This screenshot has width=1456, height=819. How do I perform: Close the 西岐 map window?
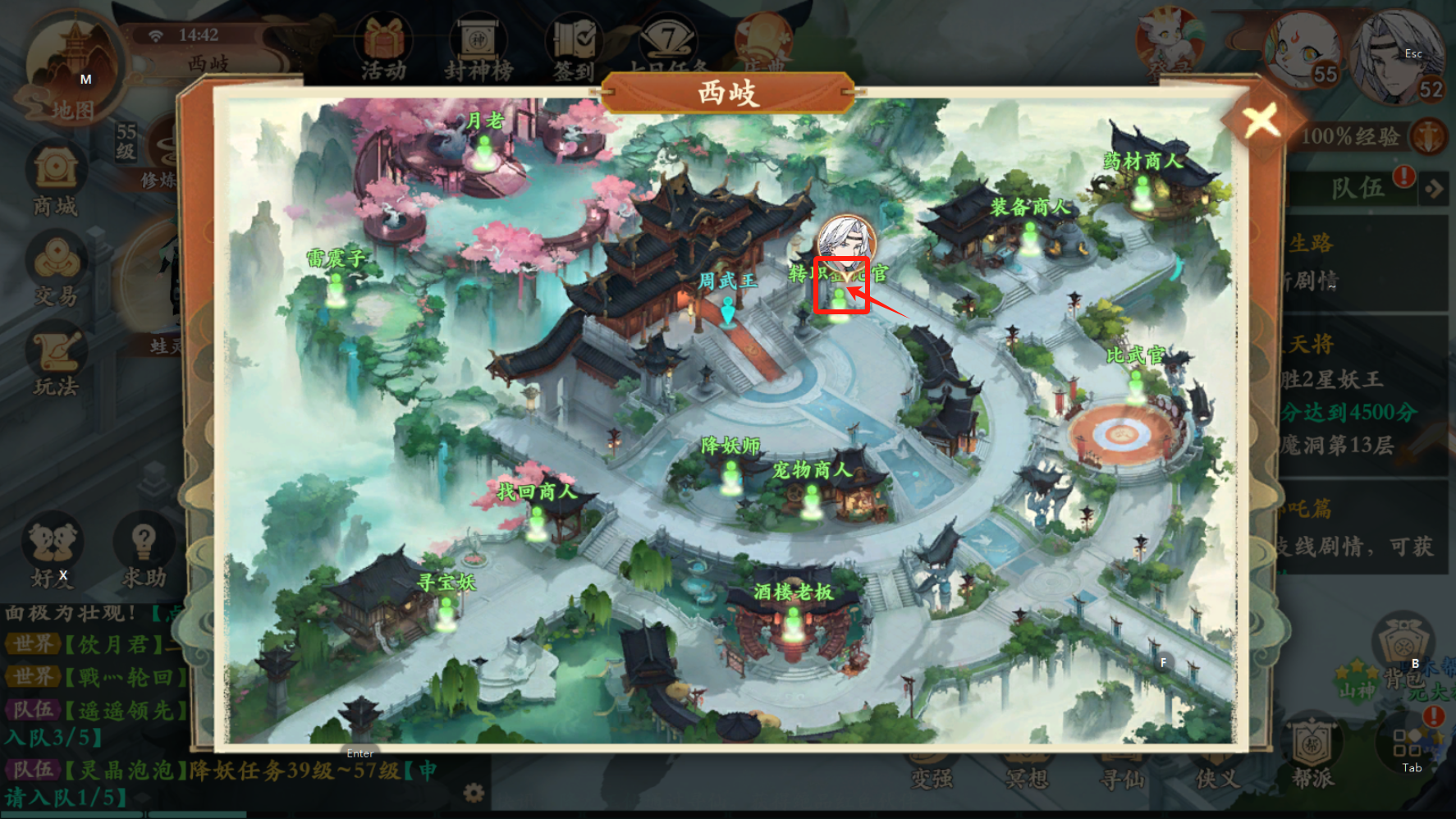pos(1261,121)
